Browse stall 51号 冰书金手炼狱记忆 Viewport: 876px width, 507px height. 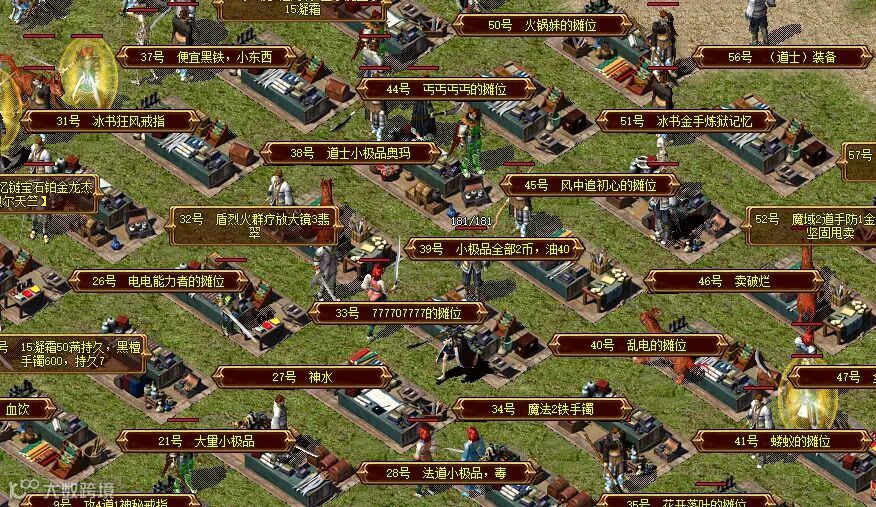point(686,121)
